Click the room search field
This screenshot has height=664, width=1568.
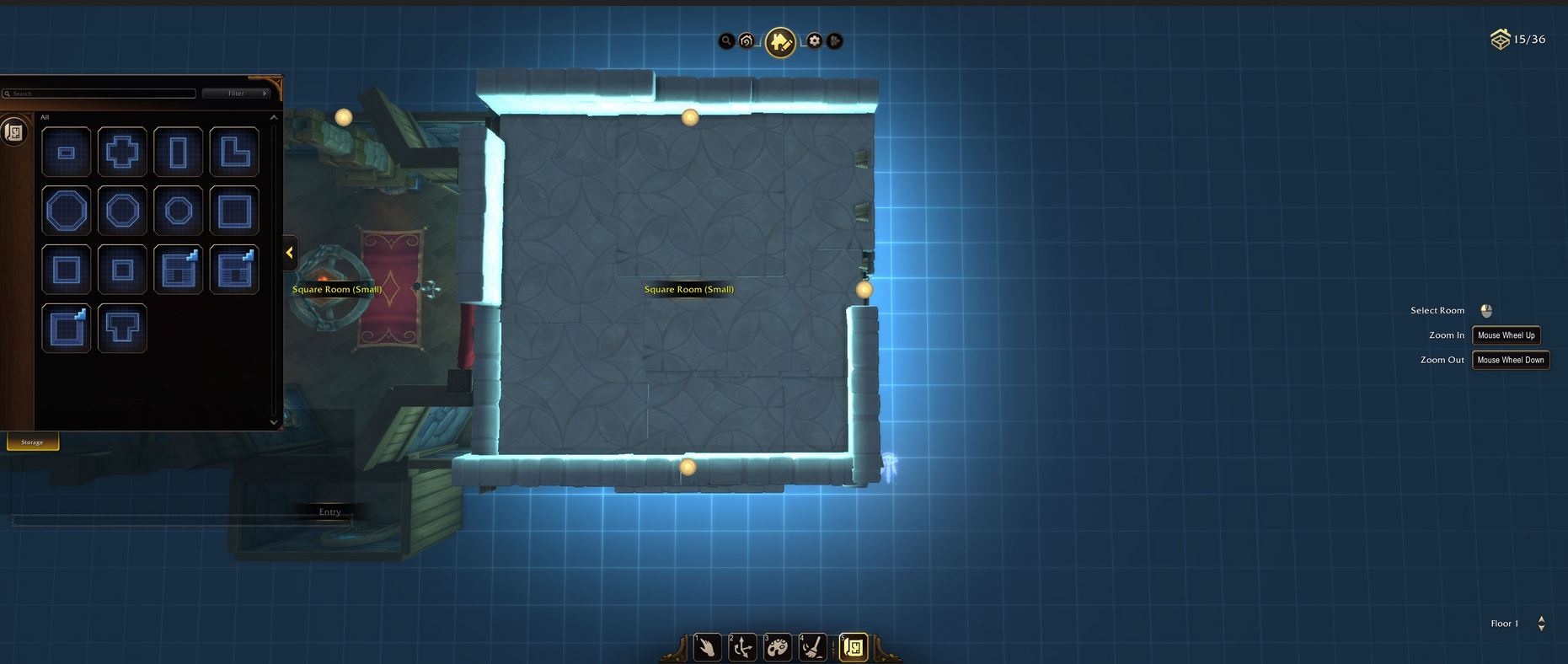101,94
